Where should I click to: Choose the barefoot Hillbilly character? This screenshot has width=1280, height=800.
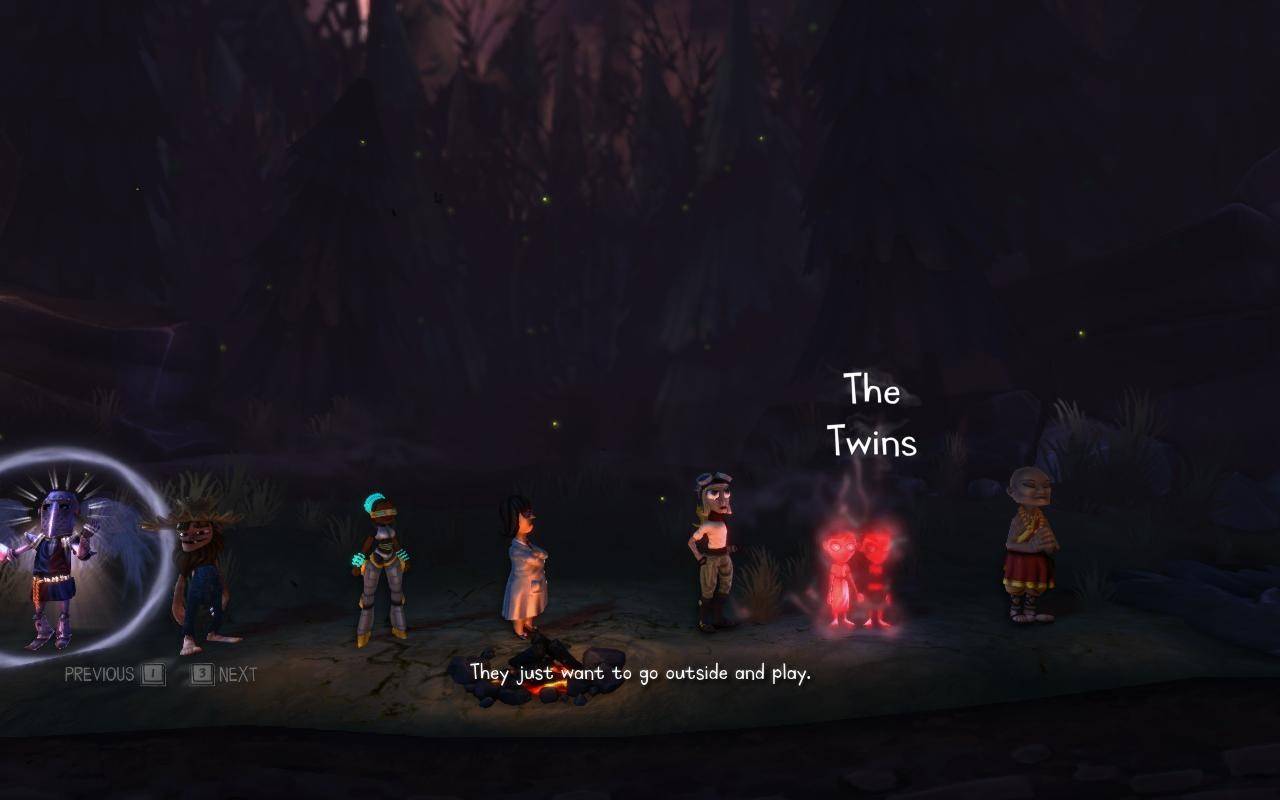point(201,580)
